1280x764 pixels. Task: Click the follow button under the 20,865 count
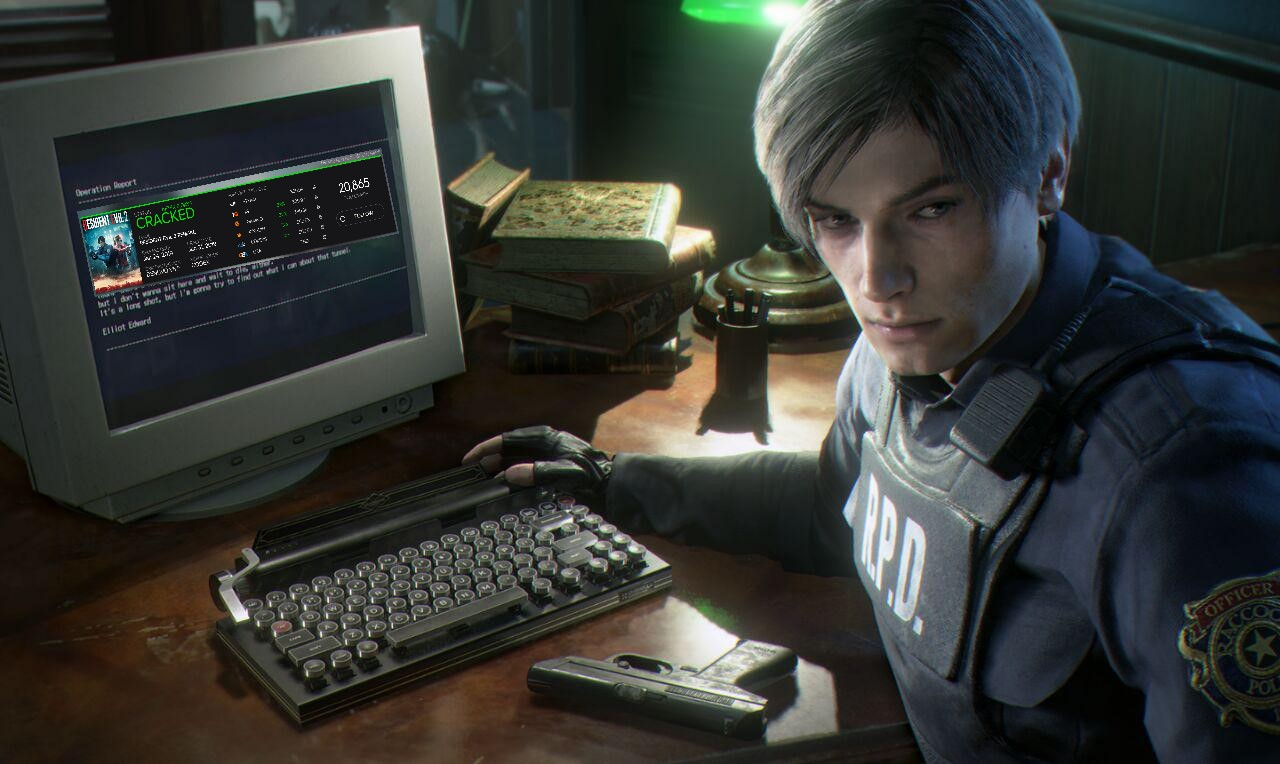pyautogui.click(x=359, y=214)
